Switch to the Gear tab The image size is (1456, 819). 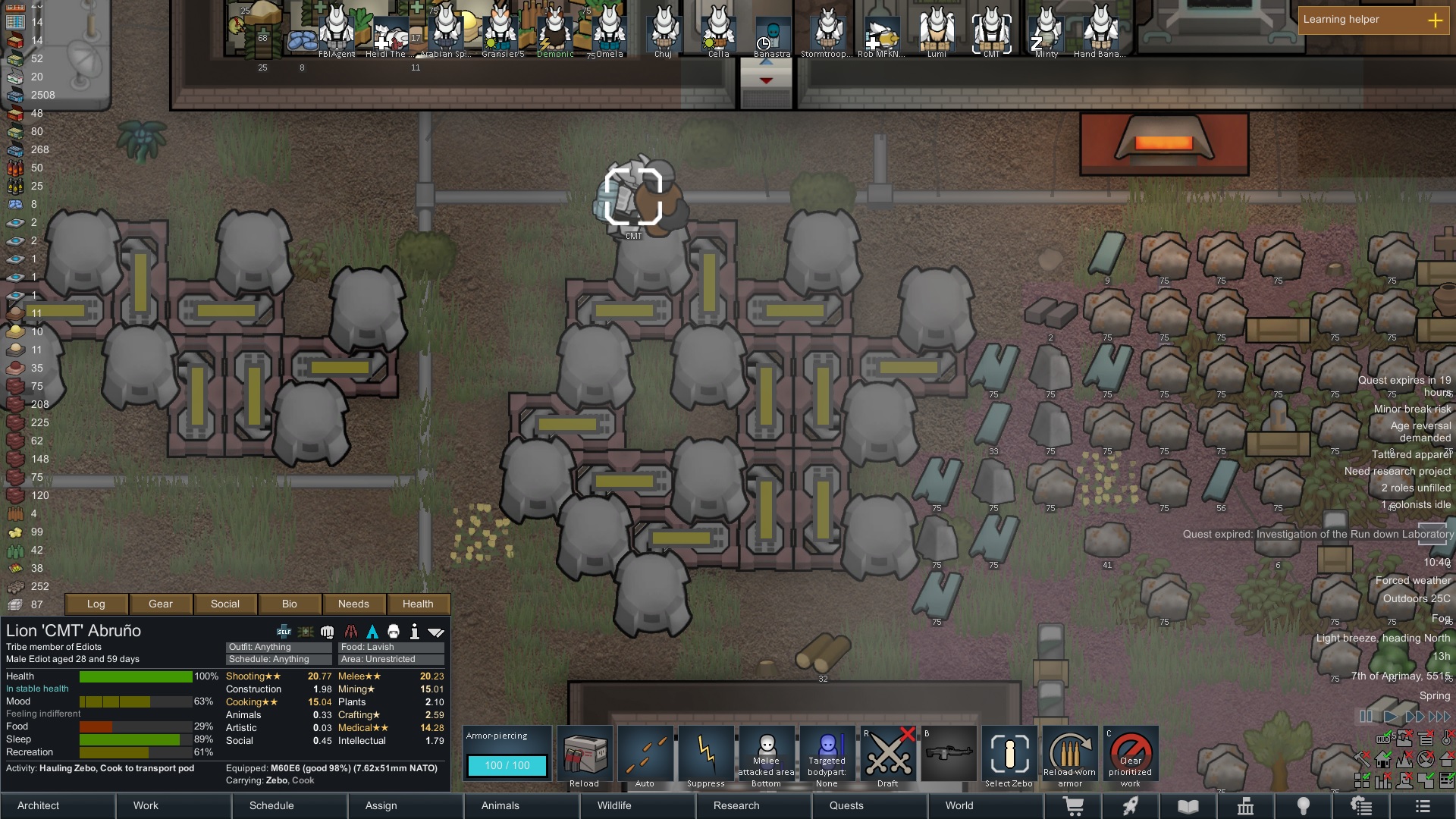click(x=161, y=604)
